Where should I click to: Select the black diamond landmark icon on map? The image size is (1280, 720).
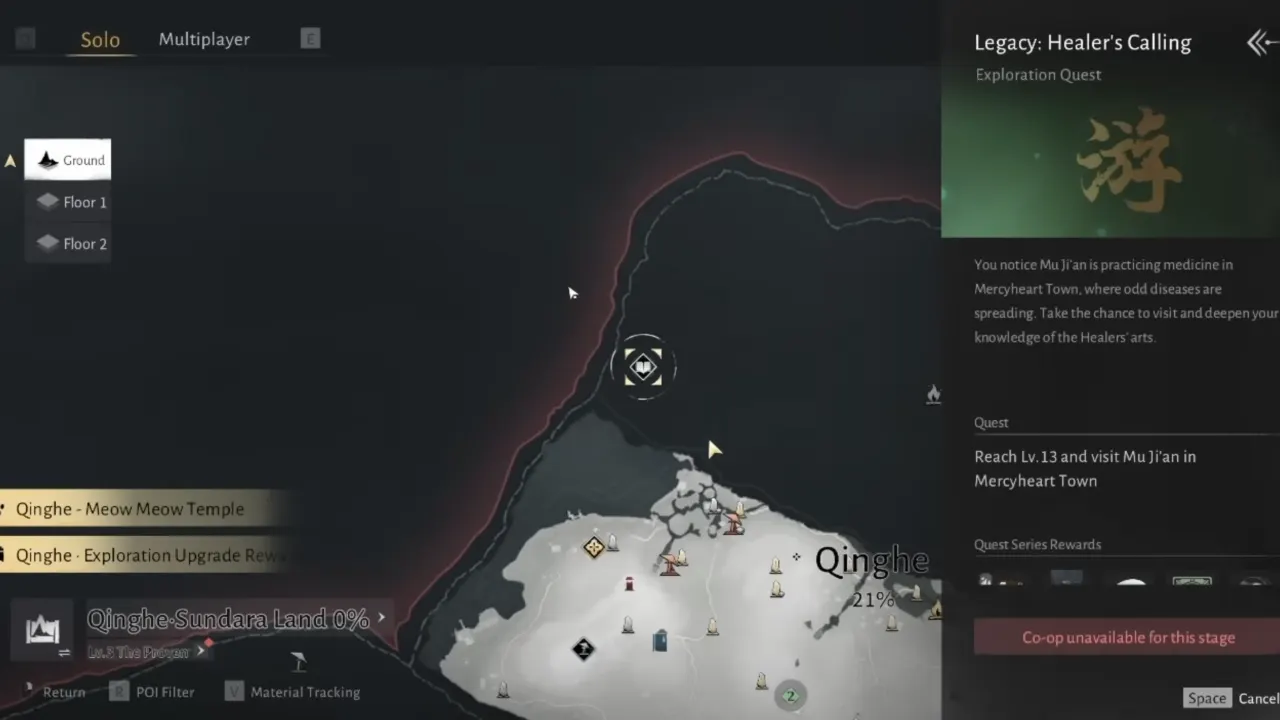click(x=584, y=649)
